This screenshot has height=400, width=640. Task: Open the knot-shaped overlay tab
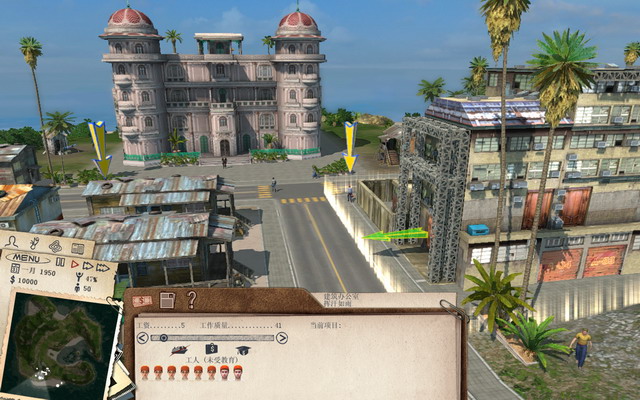click(55, 246)
